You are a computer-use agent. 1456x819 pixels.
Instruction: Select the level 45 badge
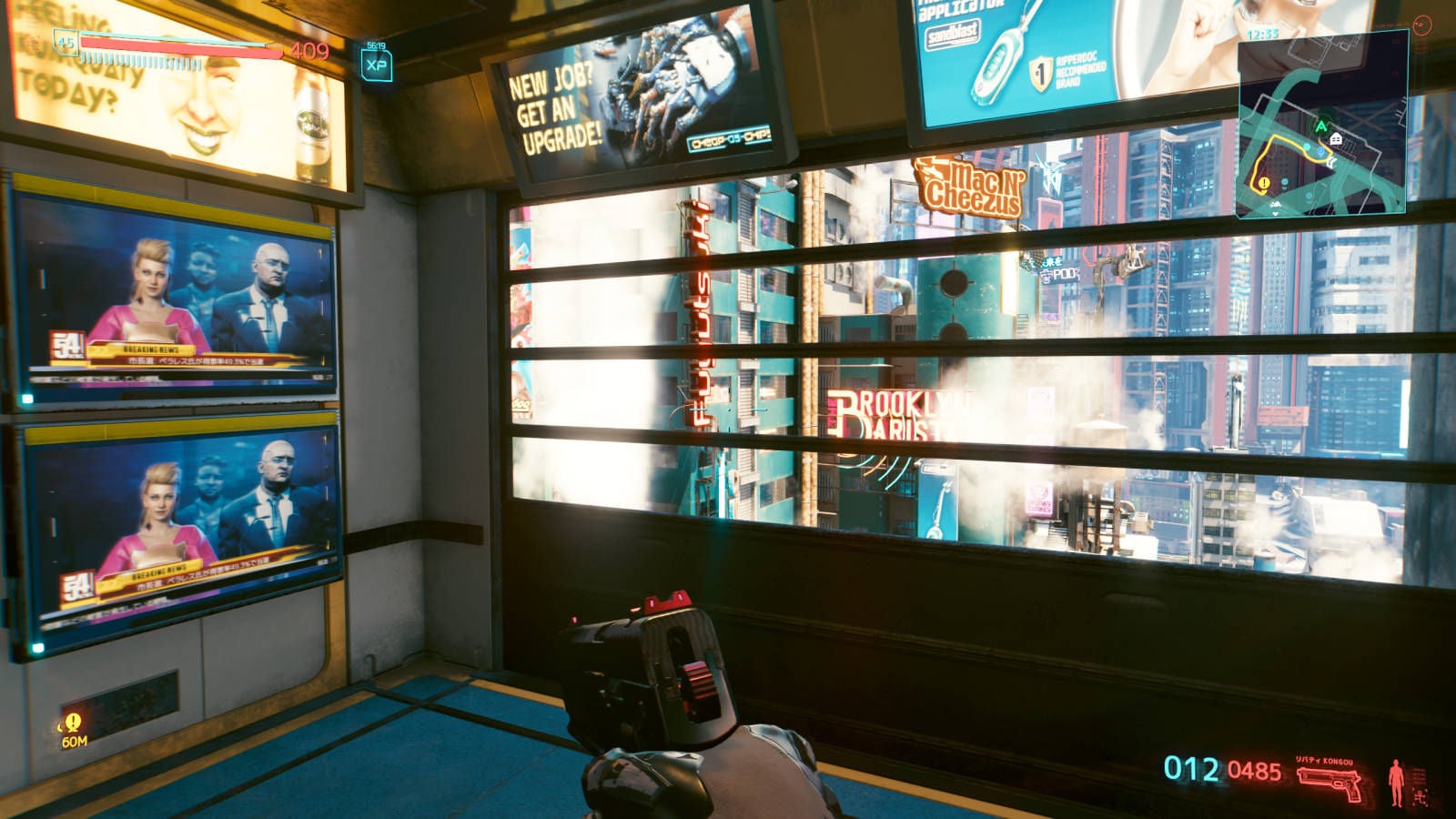pyautogui.click(x=66, y=42)
